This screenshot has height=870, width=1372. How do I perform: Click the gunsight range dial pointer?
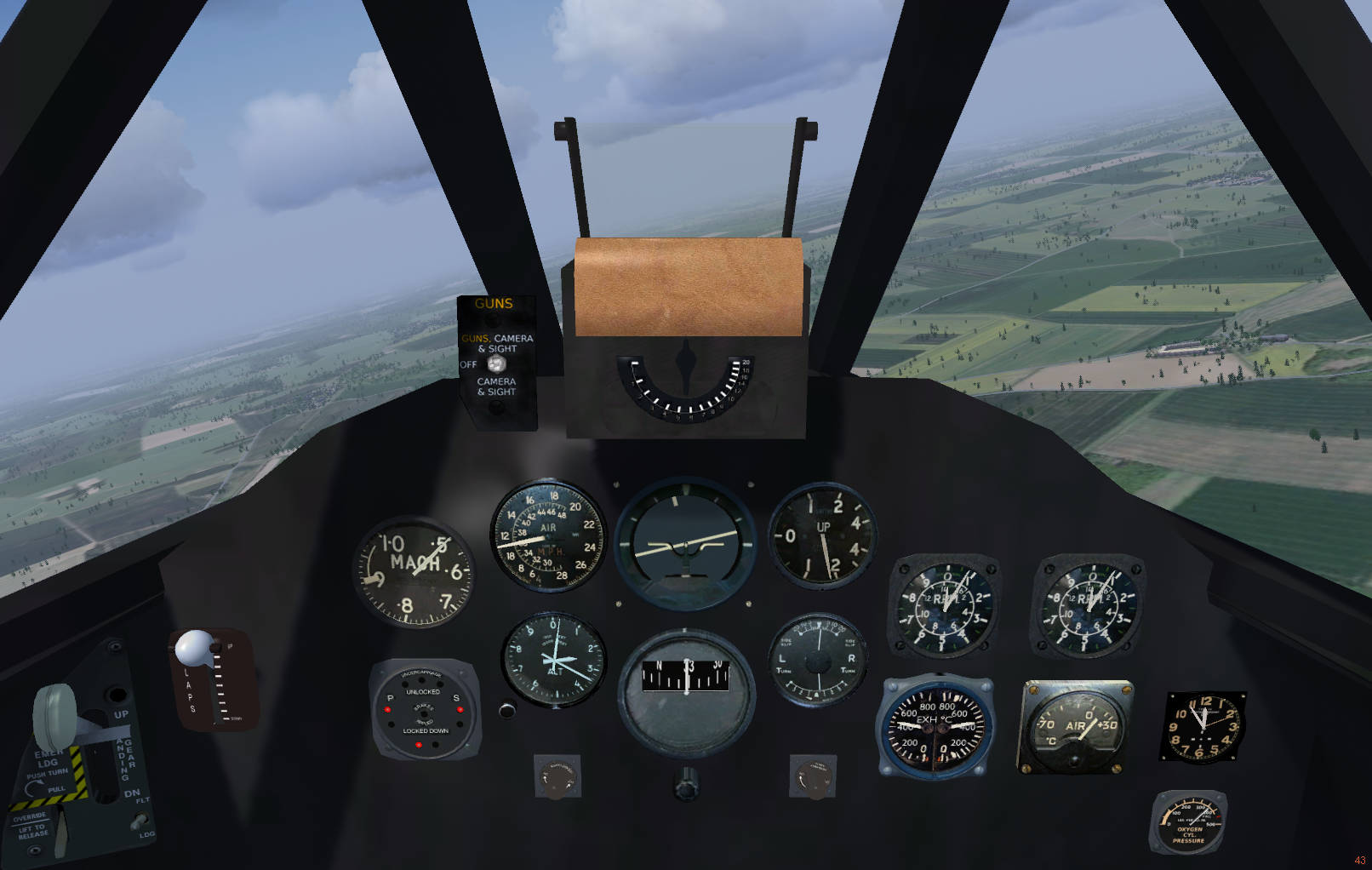(x=686, y=360)
